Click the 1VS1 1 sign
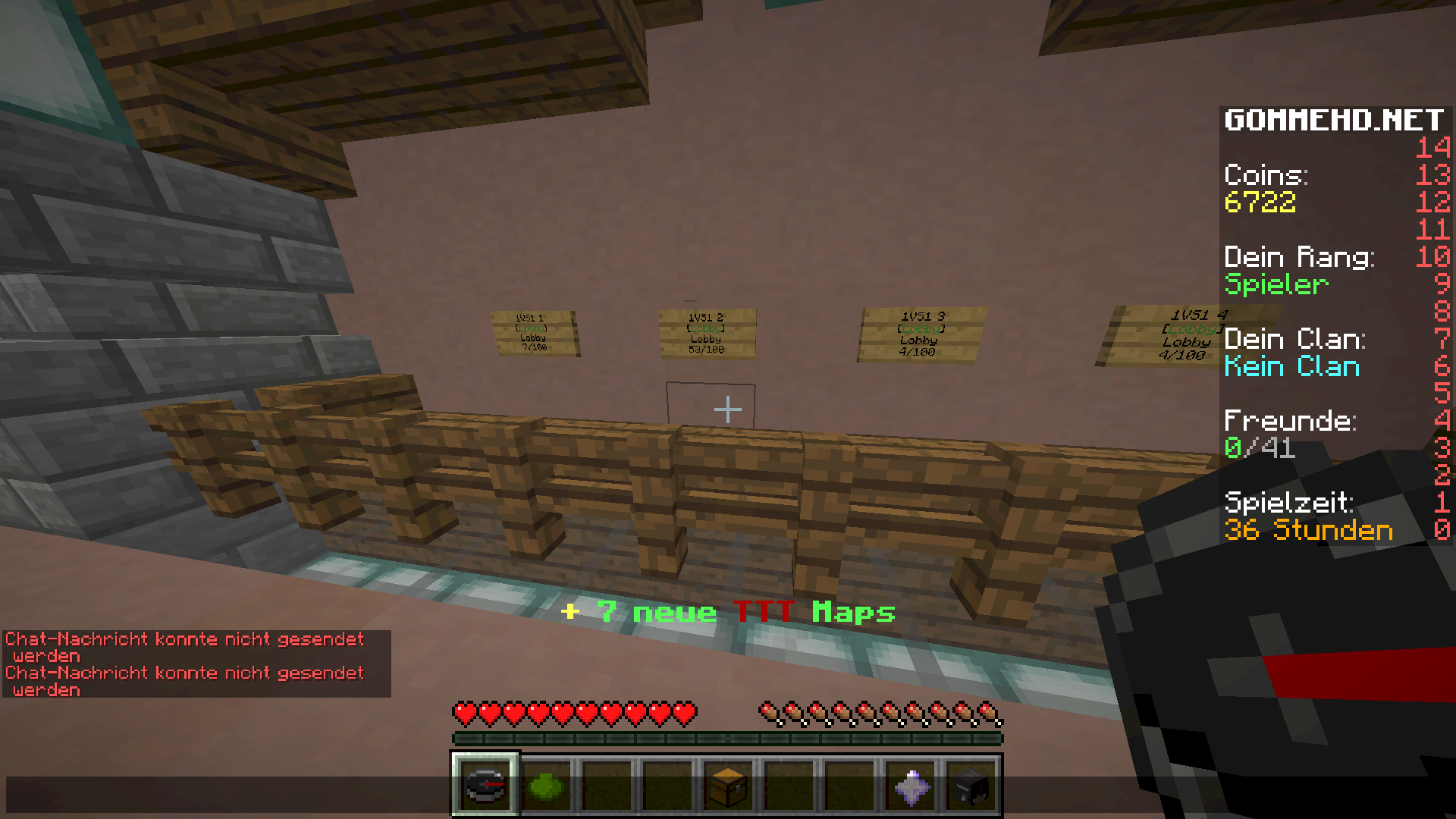The image size is (1456, 819). pos(533,331)
